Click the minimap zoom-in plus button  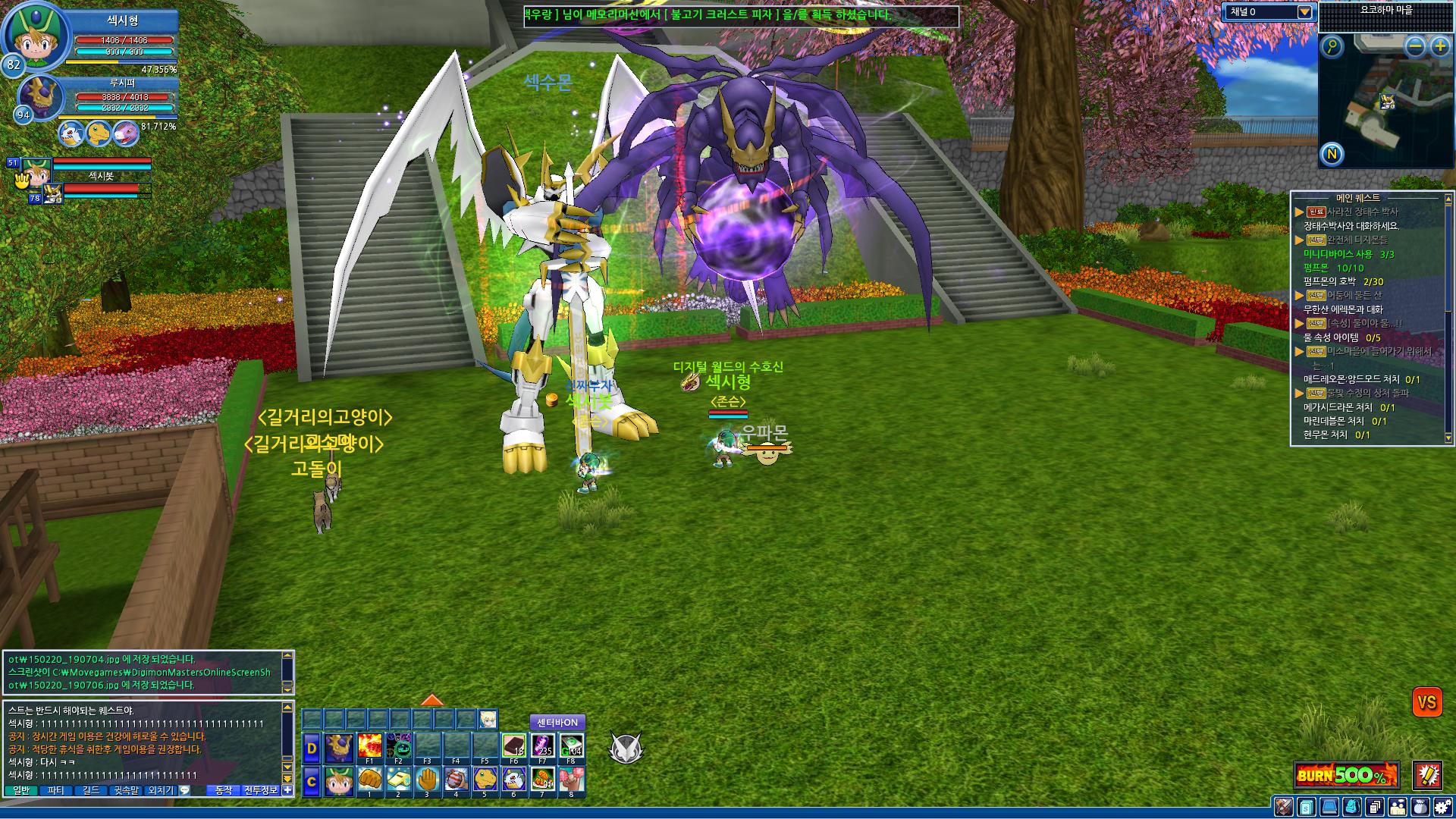tap(1440, 47)
